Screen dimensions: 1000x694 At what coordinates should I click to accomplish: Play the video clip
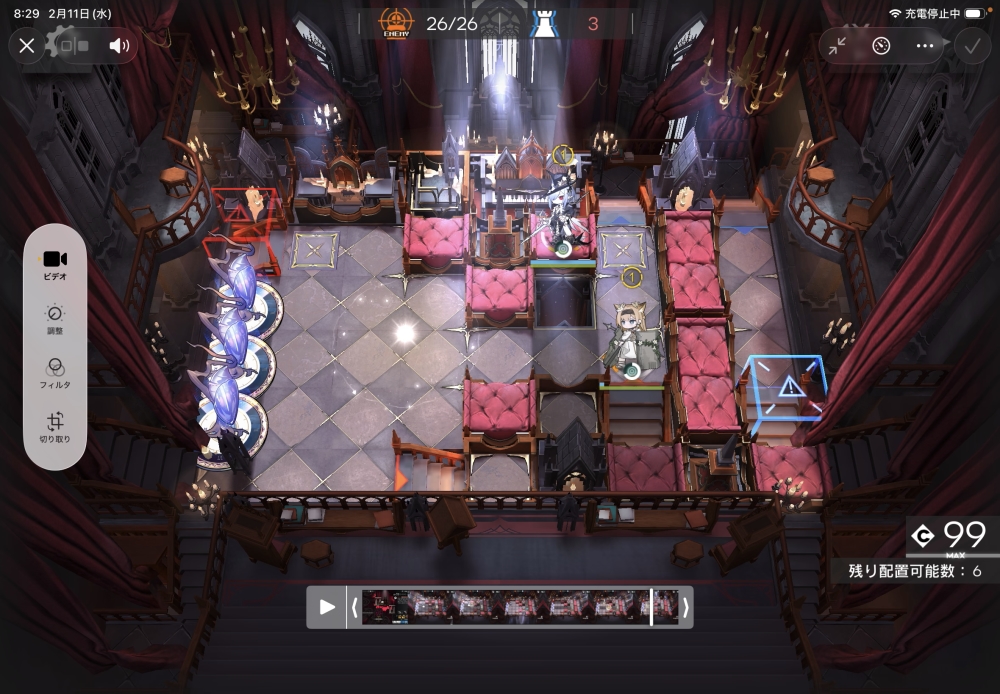(x=327, y=607)
